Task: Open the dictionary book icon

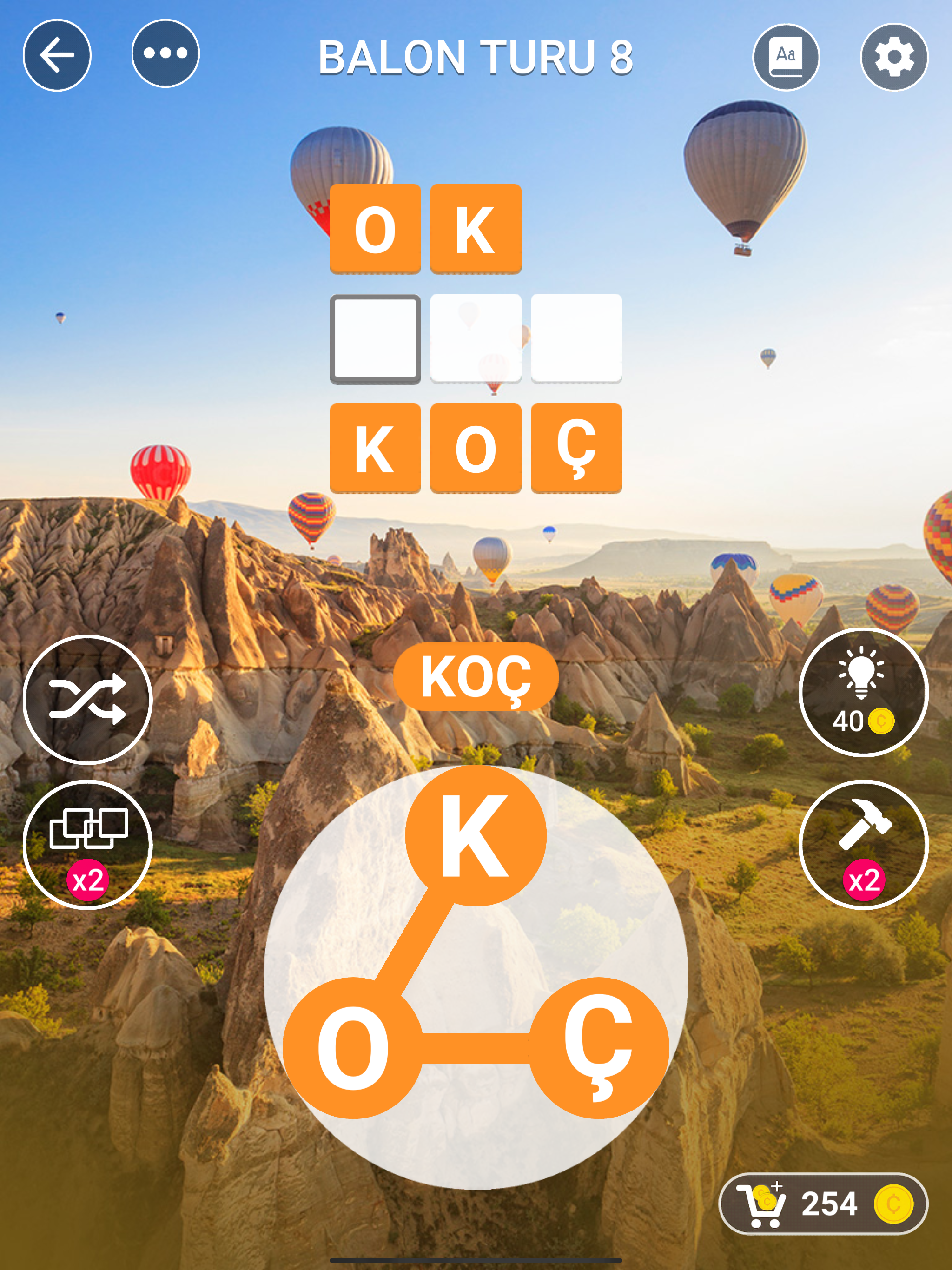Action: 786,57
